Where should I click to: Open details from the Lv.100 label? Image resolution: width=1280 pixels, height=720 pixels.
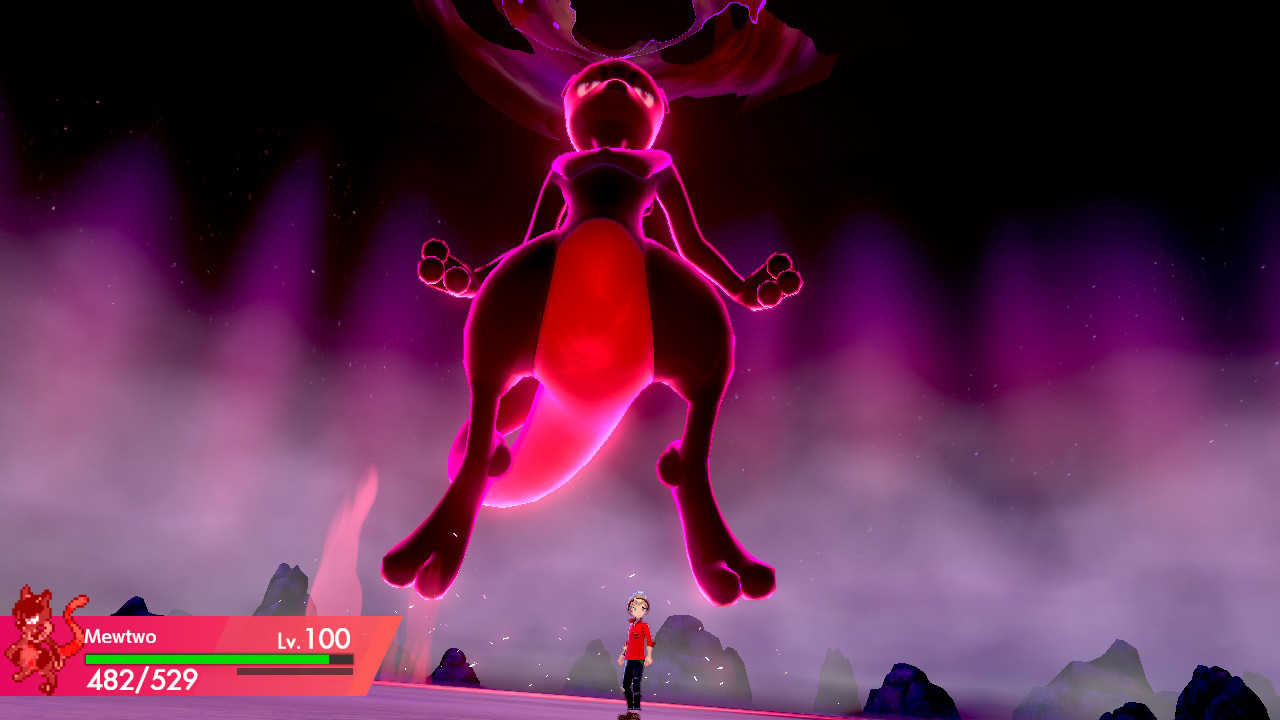[x=315, y=637]
